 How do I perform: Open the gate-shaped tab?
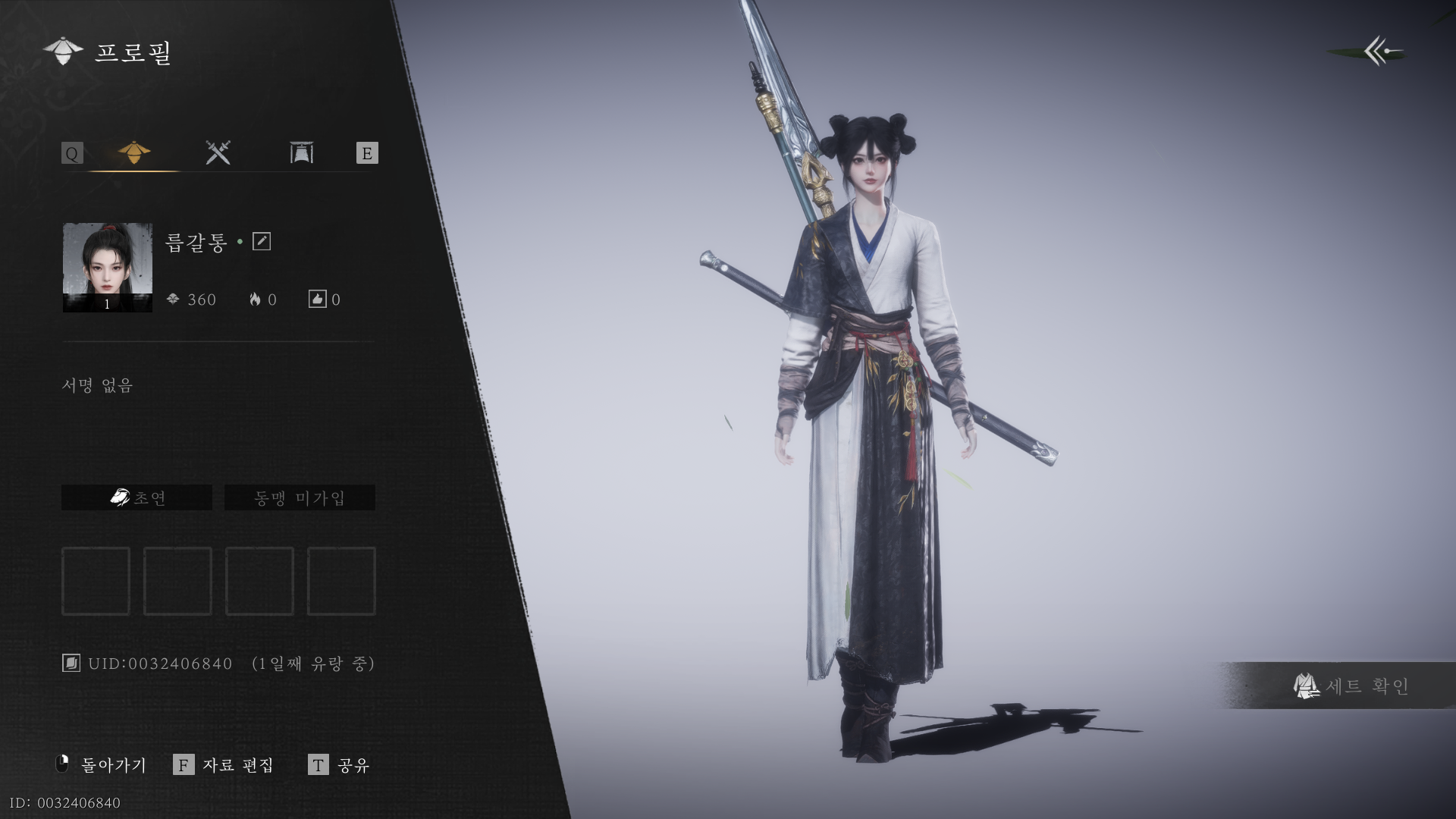302,153
